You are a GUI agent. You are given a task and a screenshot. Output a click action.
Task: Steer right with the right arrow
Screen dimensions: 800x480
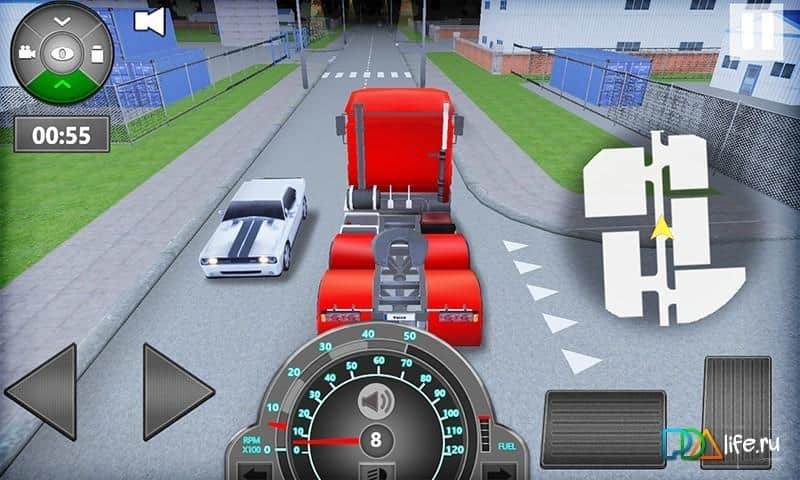click(x=177, y=391)
